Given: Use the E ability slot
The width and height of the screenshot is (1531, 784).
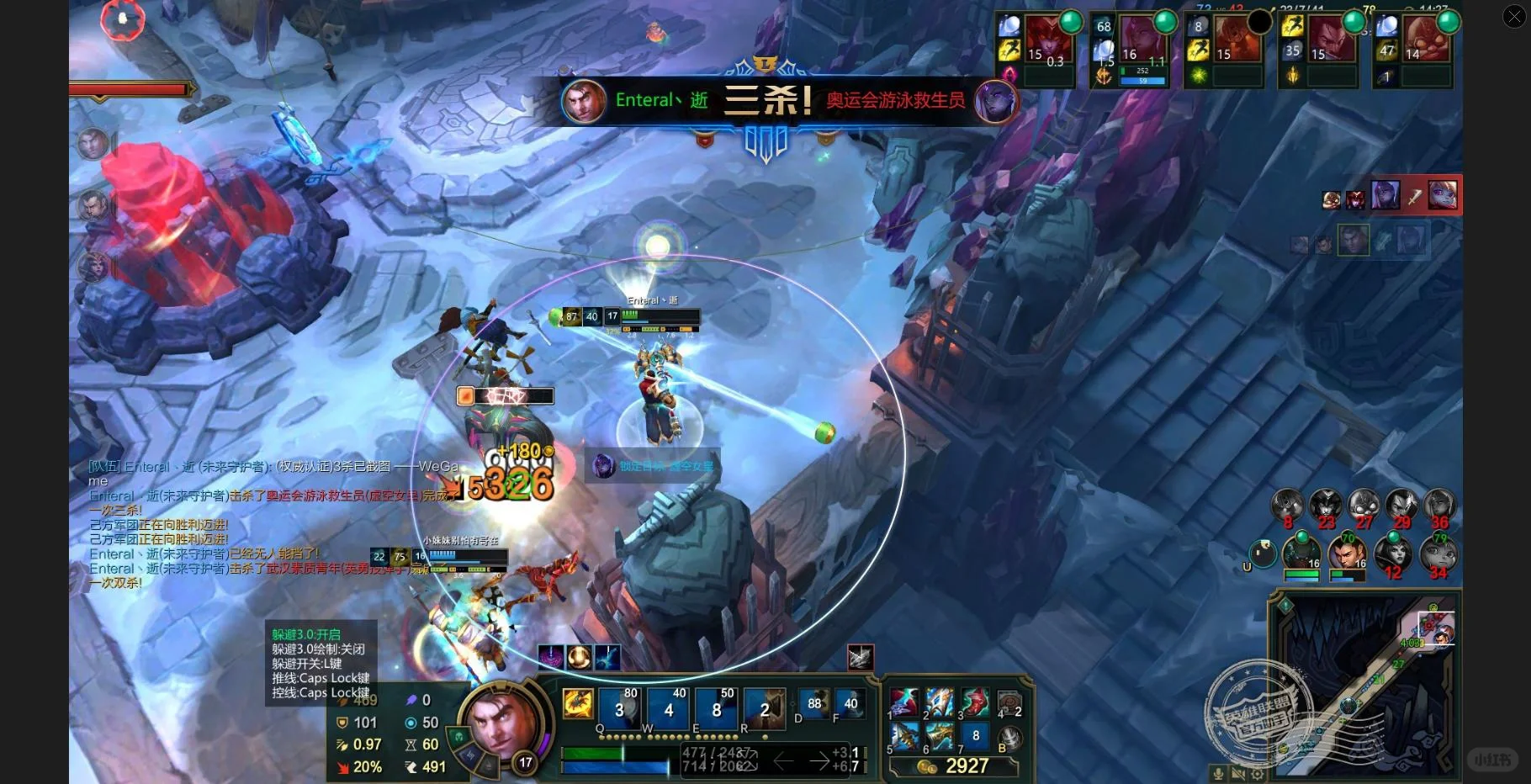Looking at the screenshot, I should click(718, 708).
